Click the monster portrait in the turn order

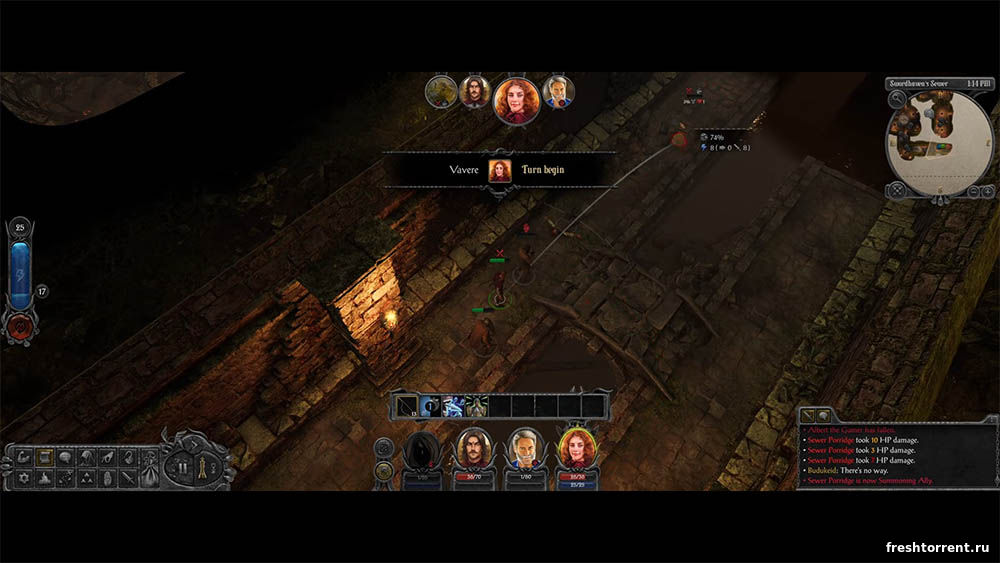click(440, 92)
